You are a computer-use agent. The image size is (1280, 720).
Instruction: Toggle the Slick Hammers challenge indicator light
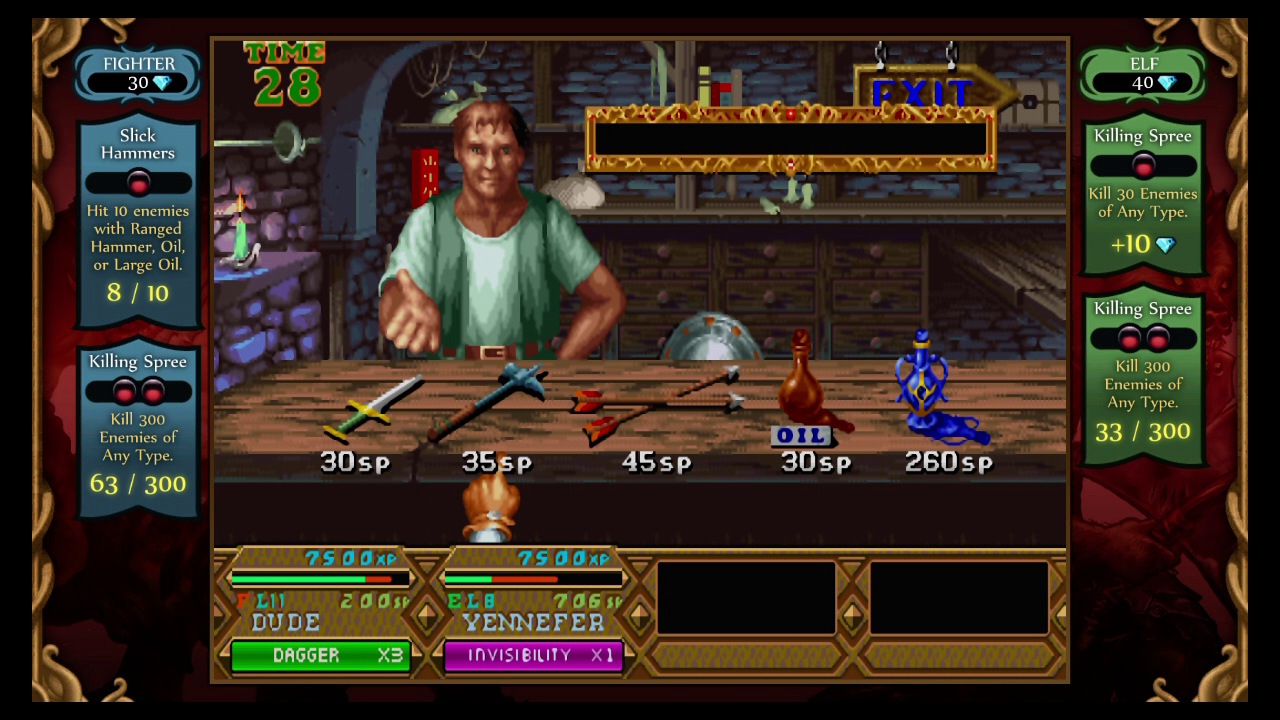point(138,182)
